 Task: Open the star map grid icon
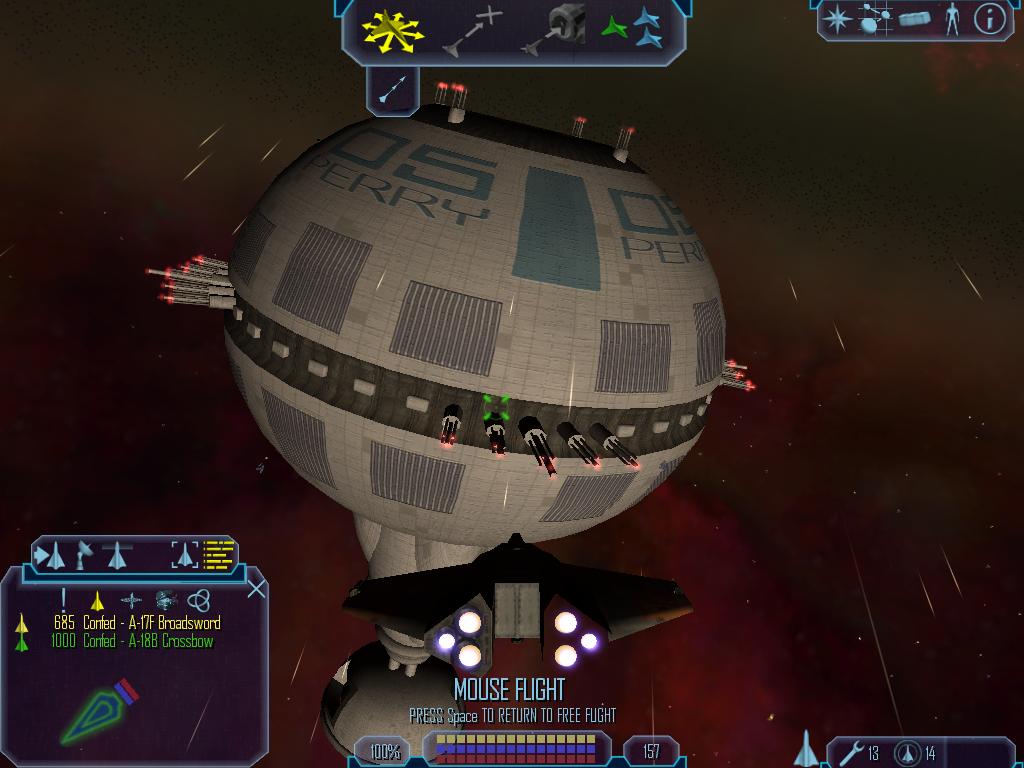876,19
